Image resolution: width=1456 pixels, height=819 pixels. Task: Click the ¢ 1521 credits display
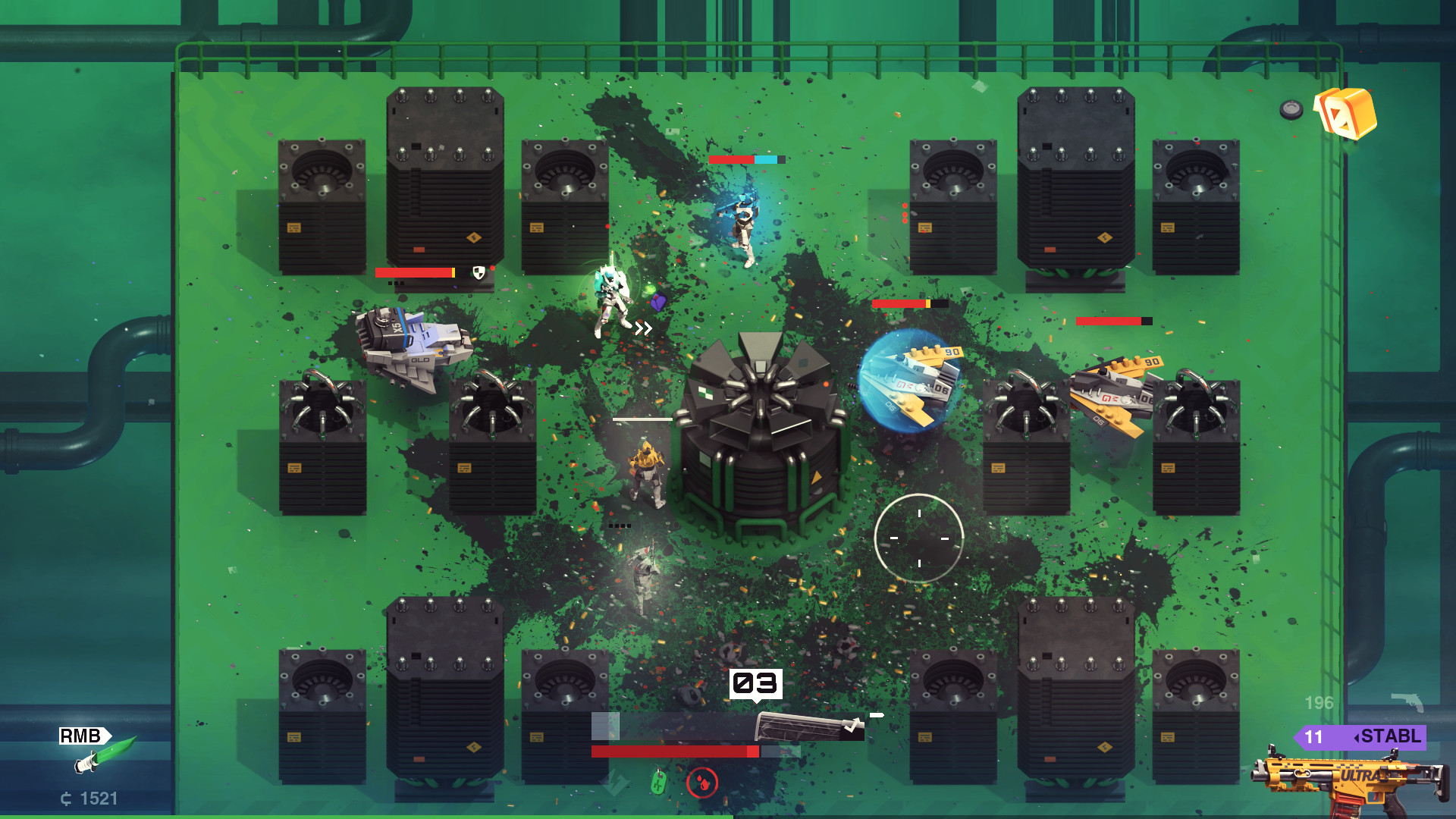pos(88,798)
